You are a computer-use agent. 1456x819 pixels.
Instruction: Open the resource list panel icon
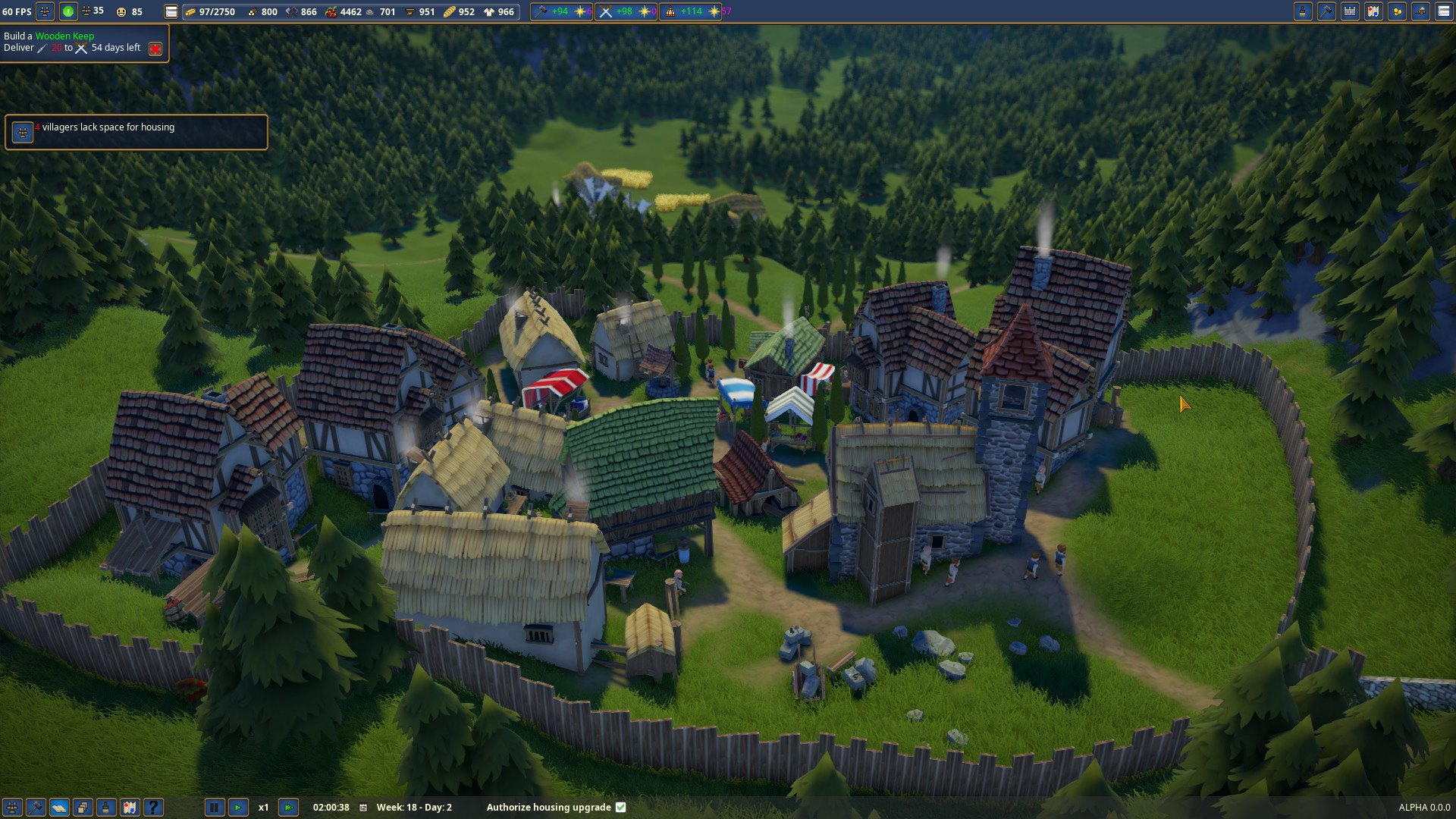point(171,11)
